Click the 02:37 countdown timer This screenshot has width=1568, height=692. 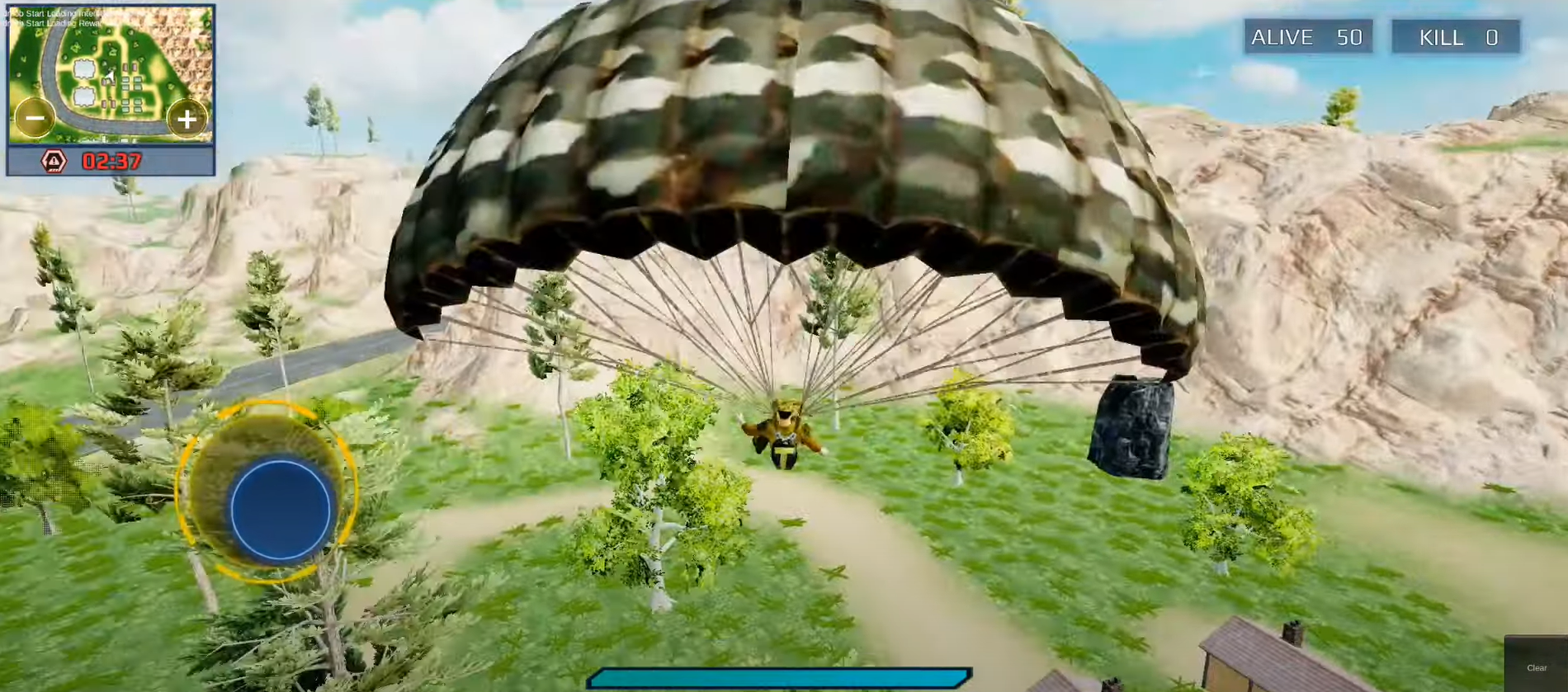click(112, 161)
